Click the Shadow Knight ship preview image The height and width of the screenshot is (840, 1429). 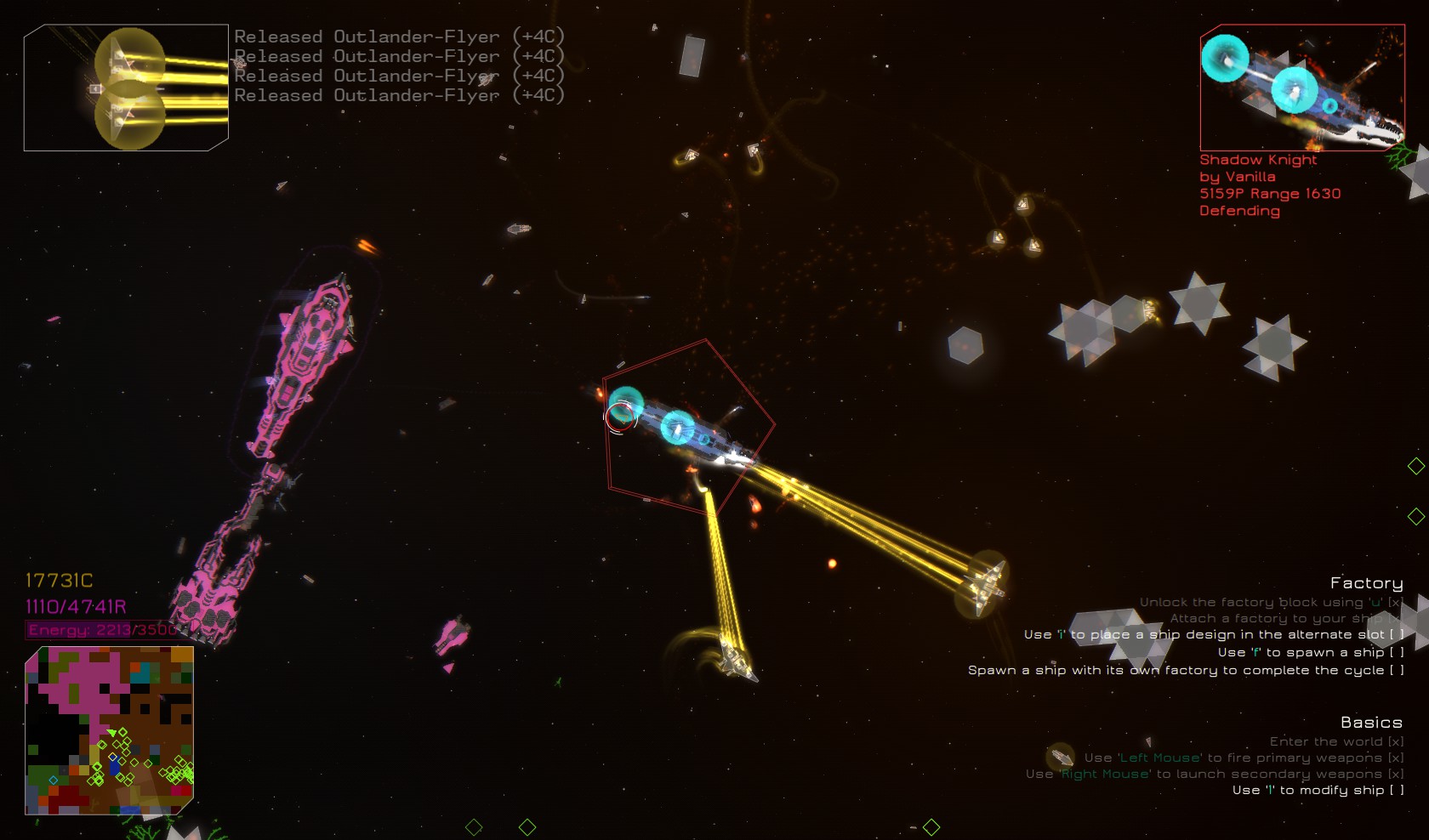(1301, 89)
